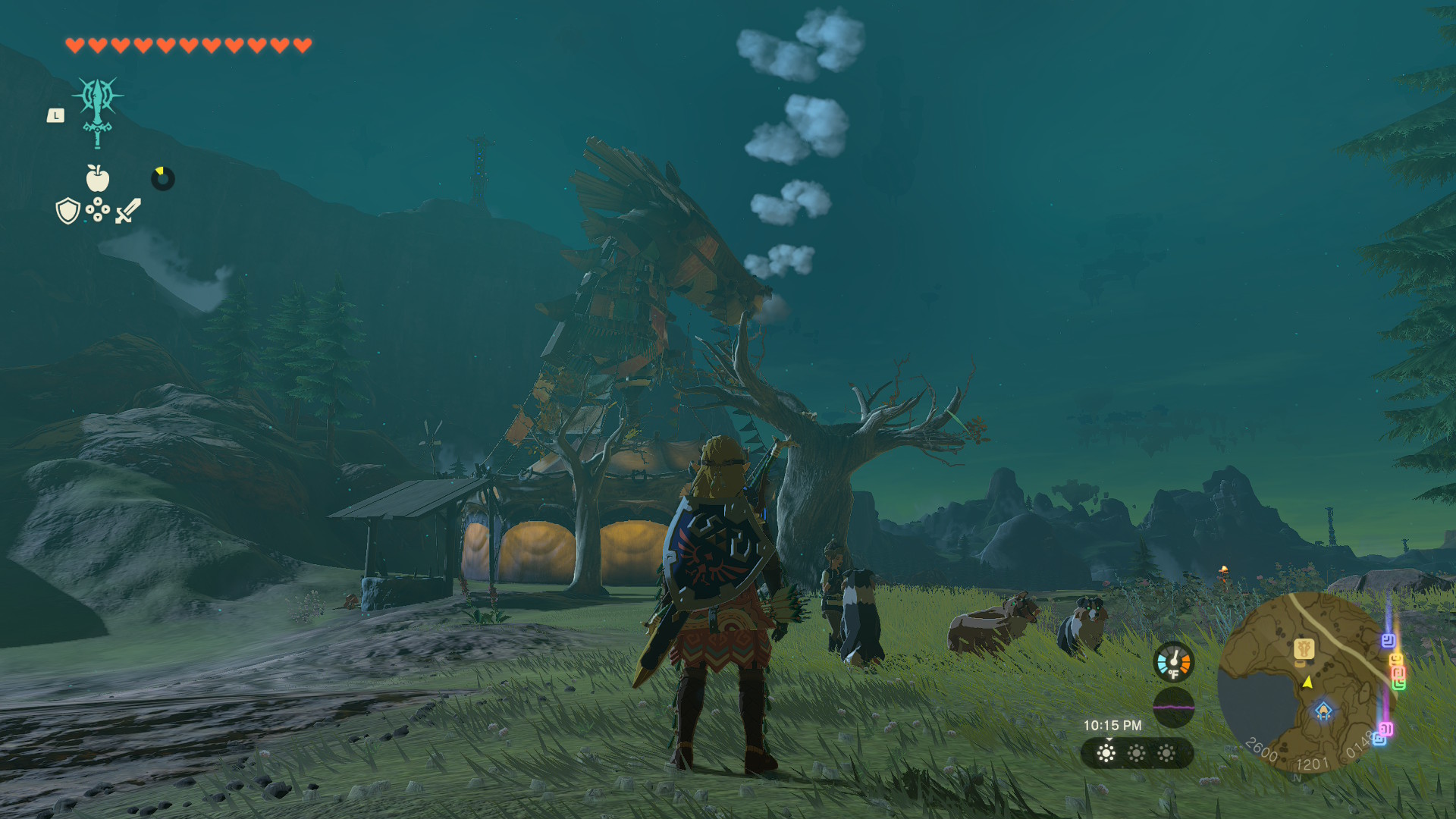The image size is (1456, 819).
Task: Select the yellow map pin beside minimap
Action: point(1396,660)
